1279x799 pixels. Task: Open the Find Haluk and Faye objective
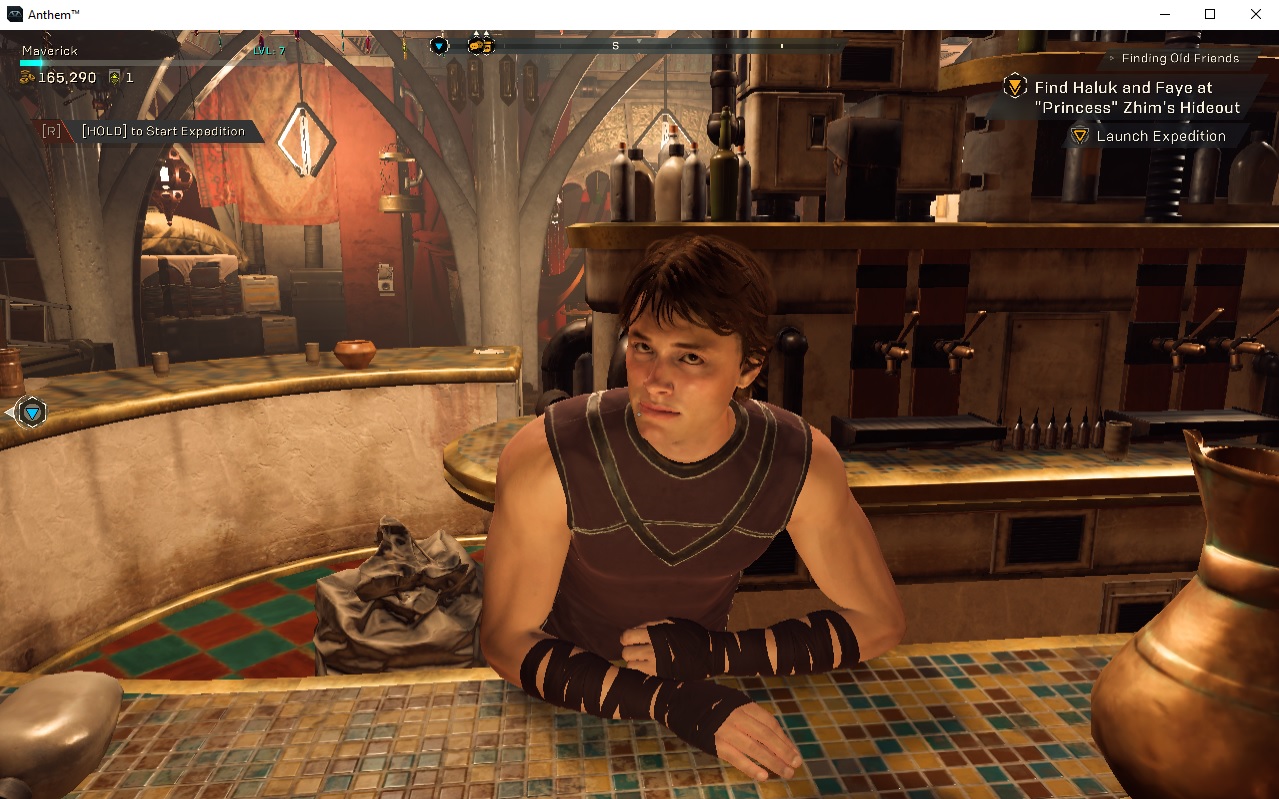(x=1137, y=98)
